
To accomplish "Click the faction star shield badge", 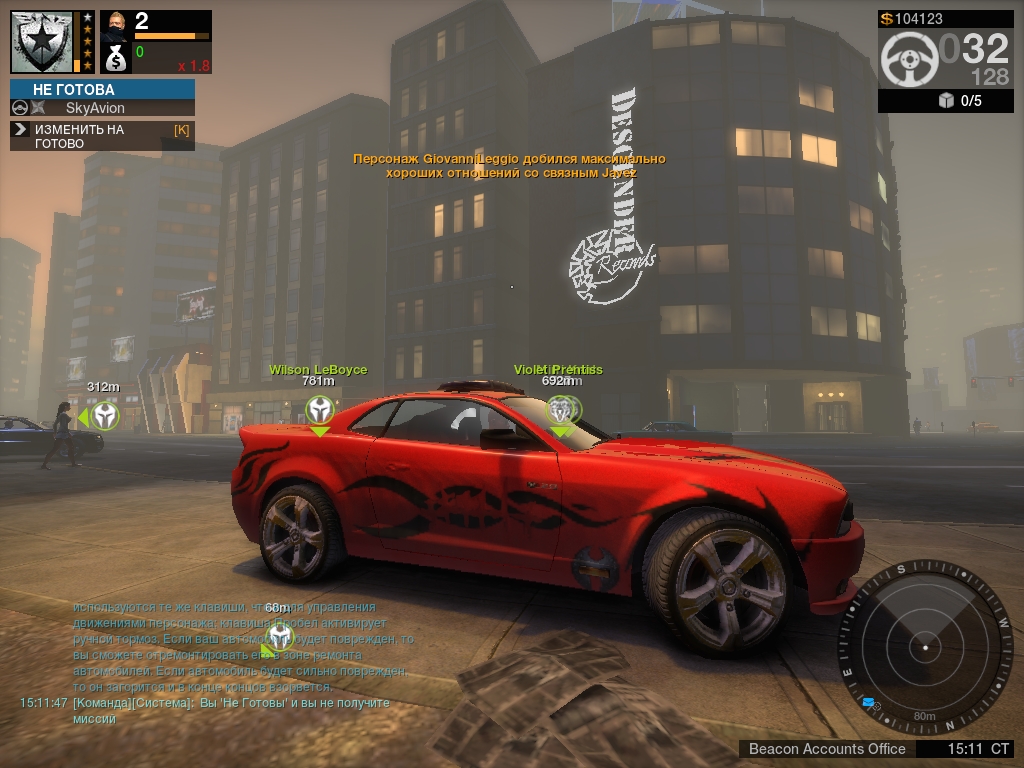I will click(x=42, y=42).
